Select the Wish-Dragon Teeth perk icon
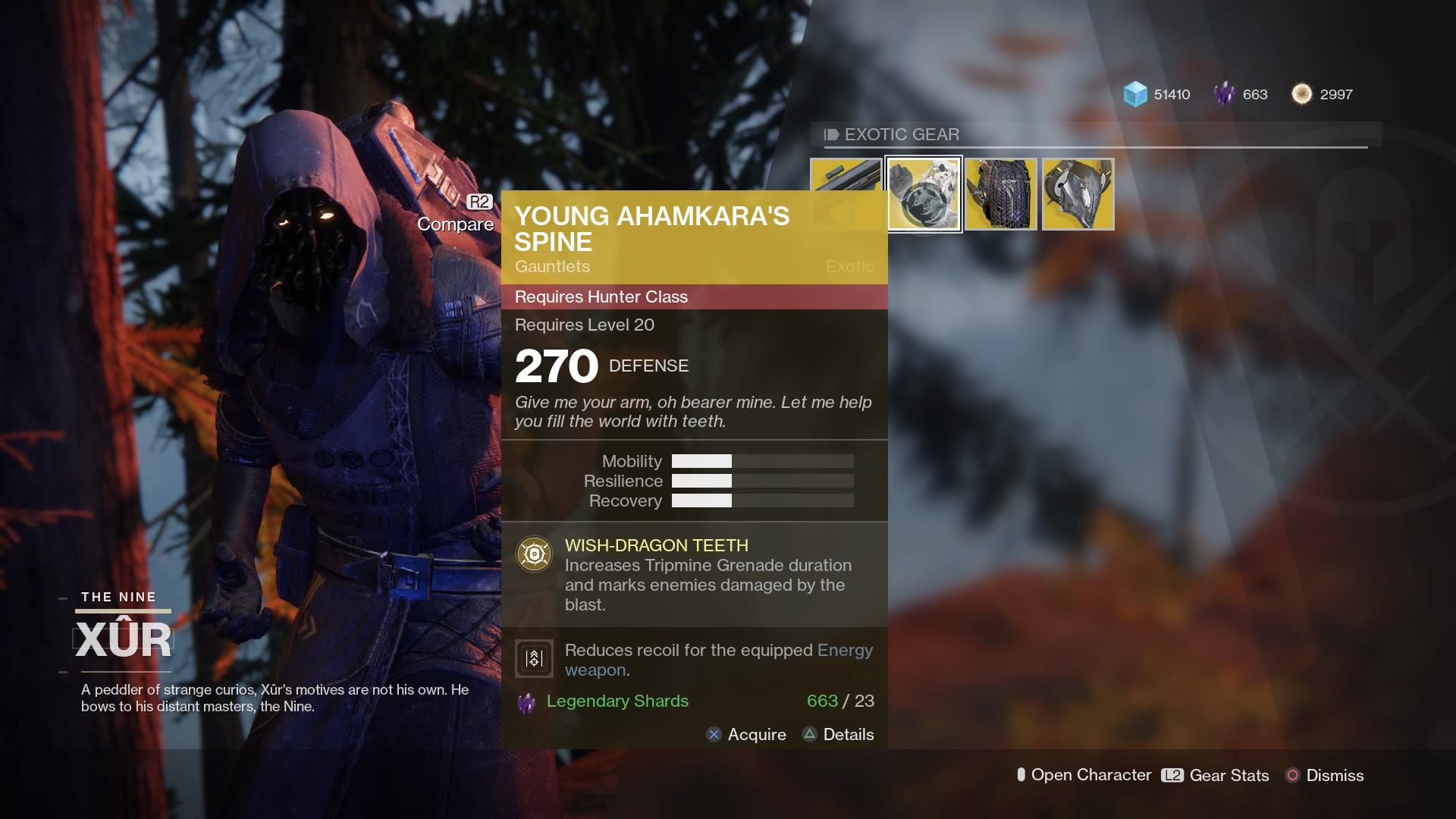The height and width of the screenshot is (819, 1456). point(535,554)
